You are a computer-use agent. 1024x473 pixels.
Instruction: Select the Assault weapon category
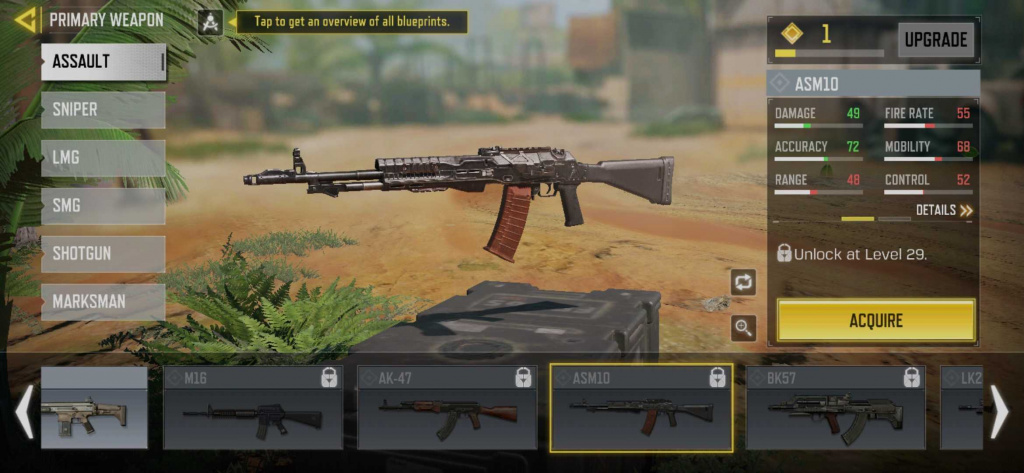click(103, 62)
